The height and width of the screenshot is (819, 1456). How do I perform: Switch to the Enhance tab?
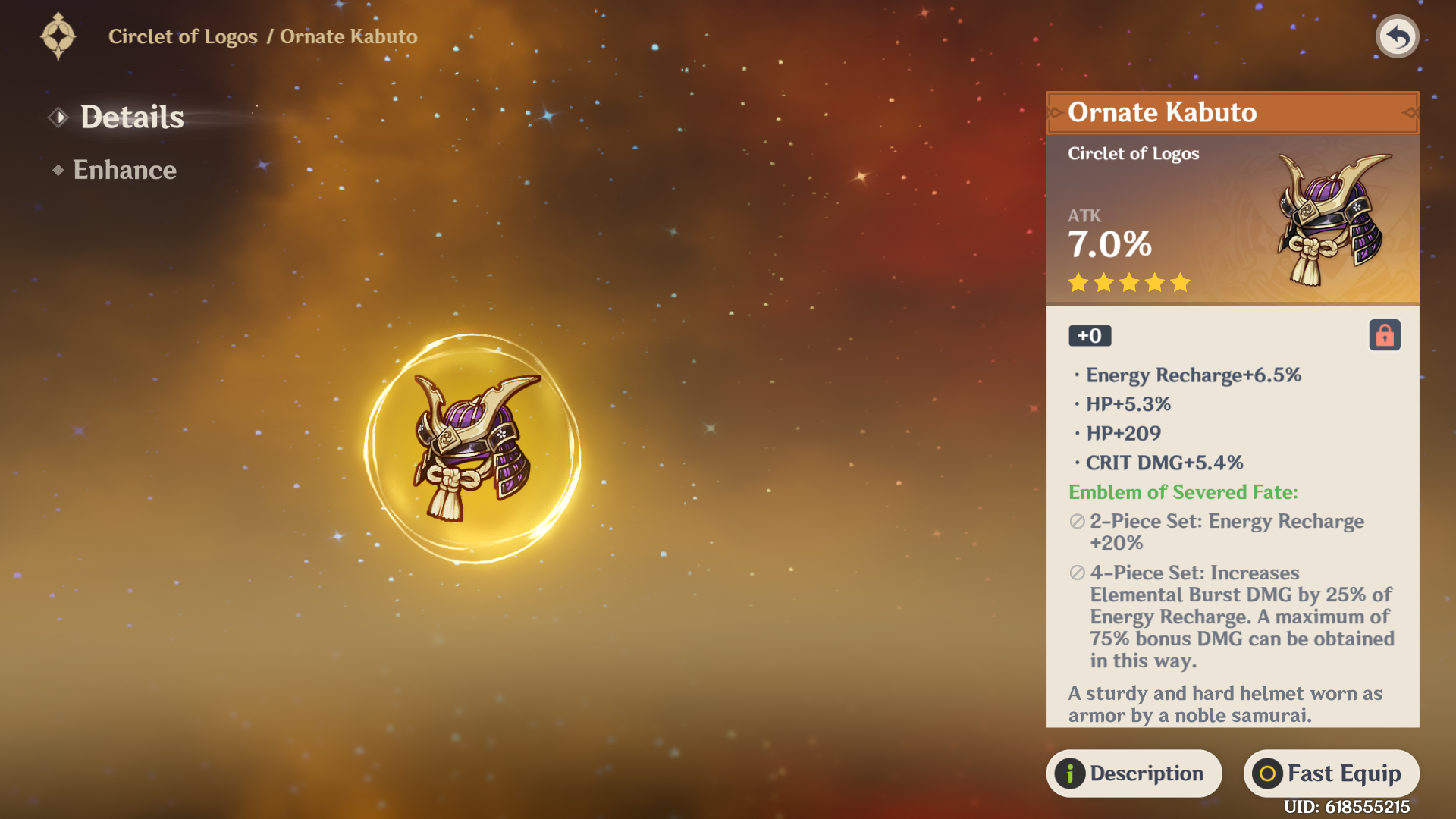pyautogui.click(x=124, y=170)
